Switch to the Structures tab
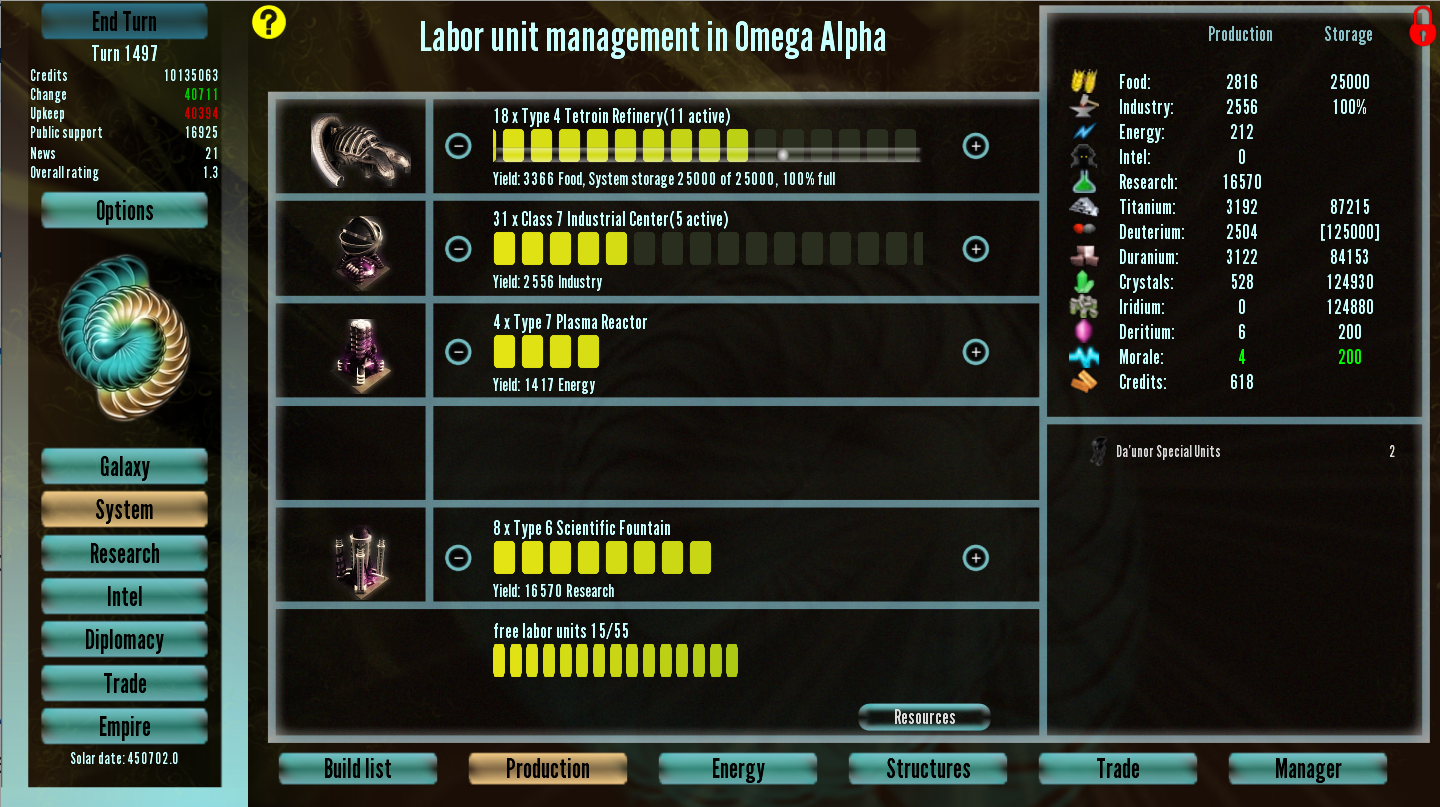 point(928,769)
